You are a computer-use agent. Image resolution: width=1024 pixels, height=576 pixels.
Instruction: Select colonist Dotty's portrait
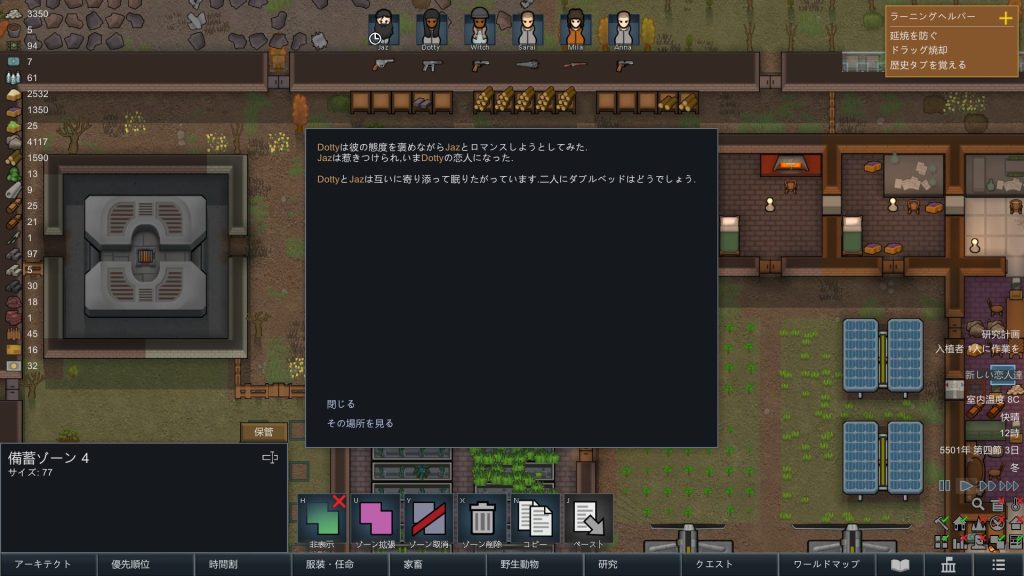point(431,27)
